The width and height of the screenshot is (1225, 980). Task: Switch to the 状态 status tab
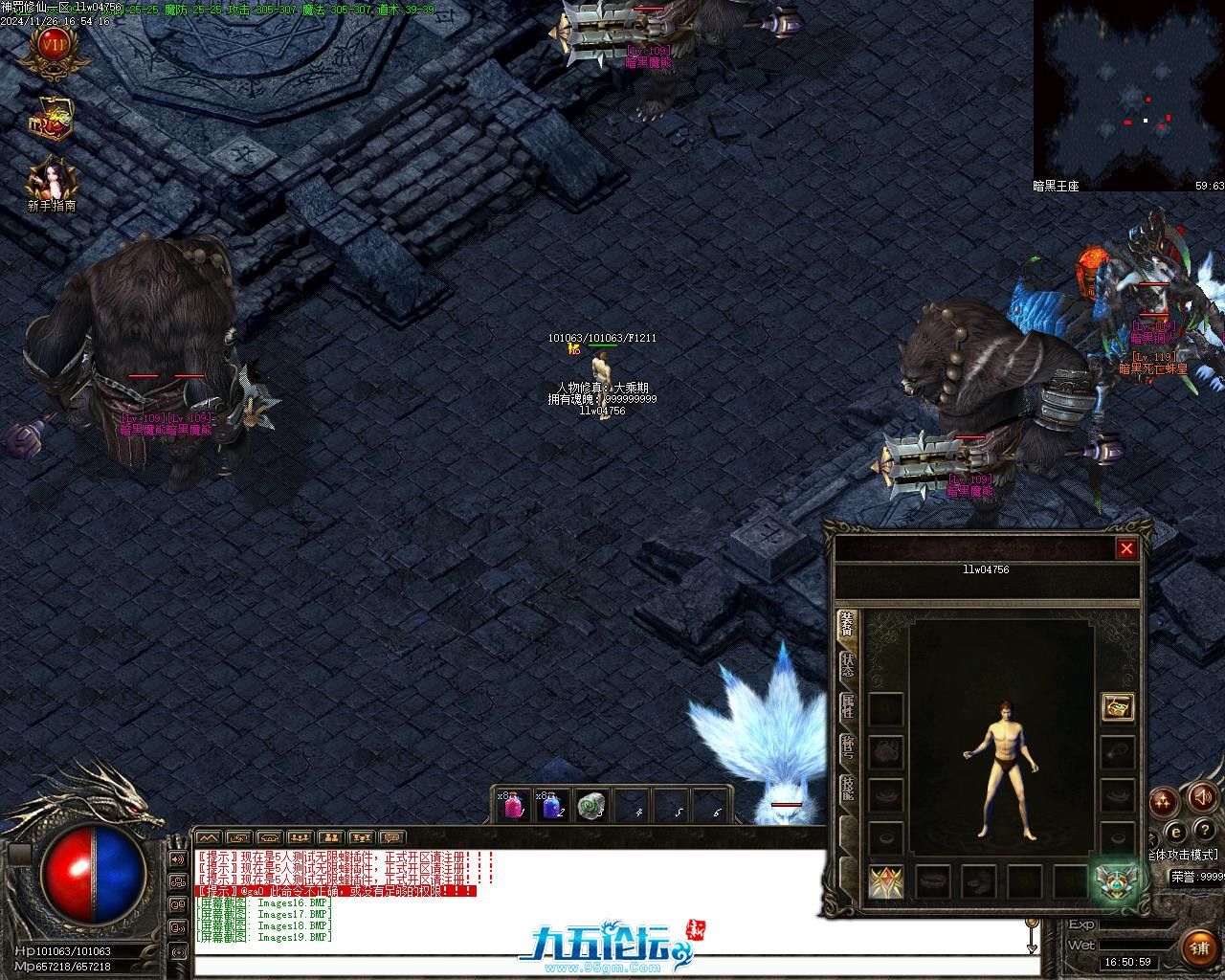click(x=848, y=665)
